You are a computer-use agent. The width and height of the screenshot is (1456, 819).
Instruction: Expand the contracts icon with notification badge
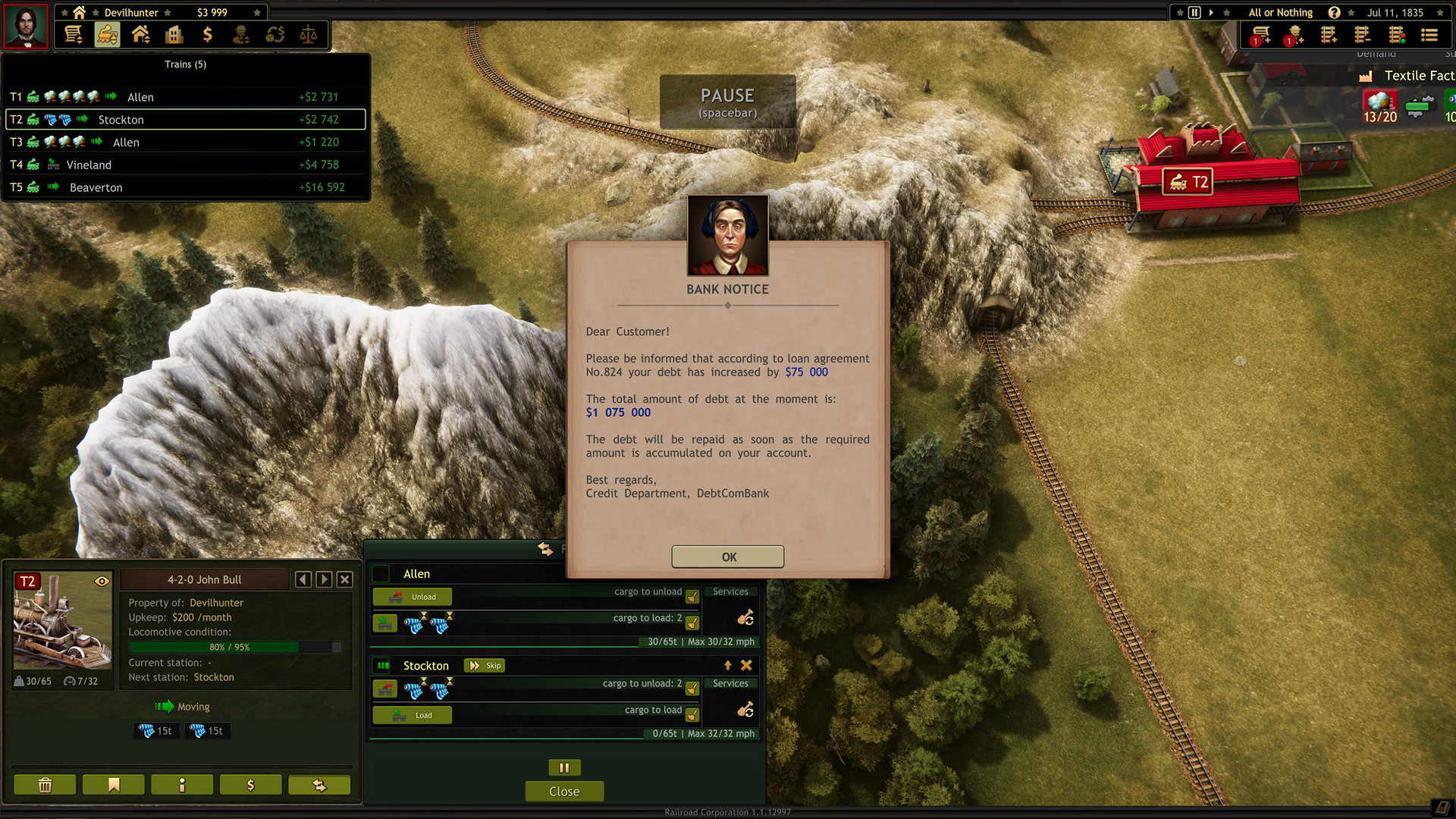1260,34
